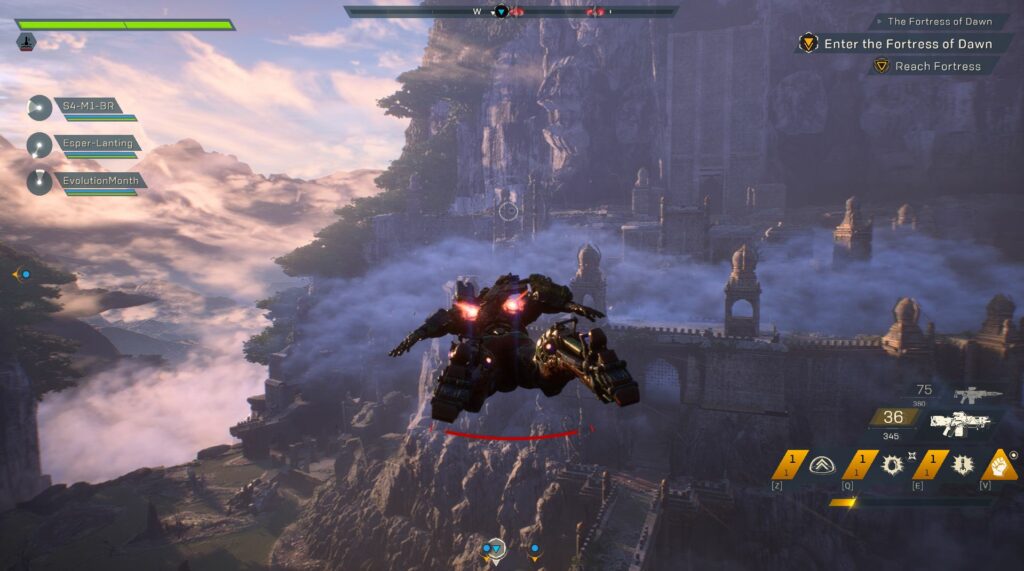Screen dimensions: 1024x571
Task: Switch to the secondary rifle weapon icon
Action: [x=977, y=395]
